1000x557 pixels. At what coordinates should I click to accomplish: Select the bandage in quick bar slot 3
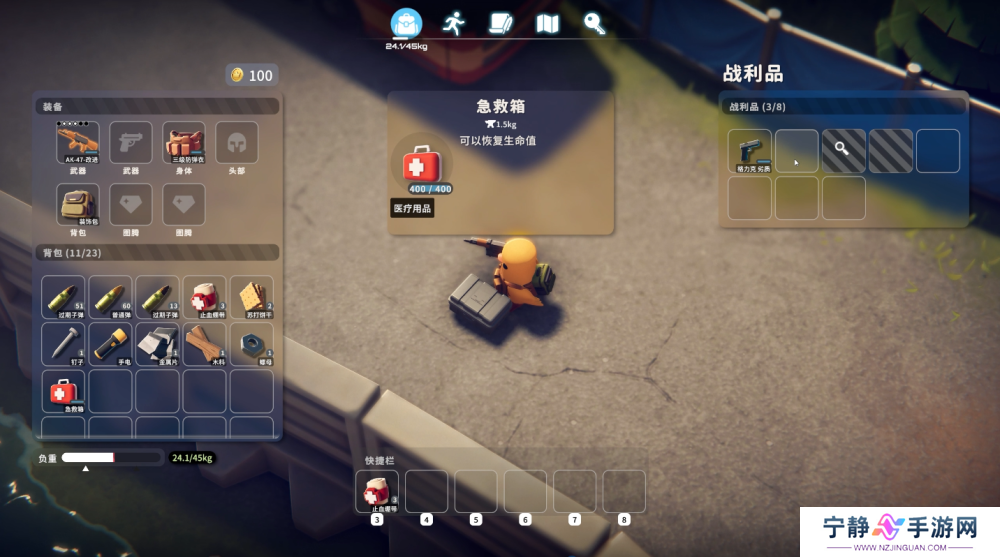[377, 491]
